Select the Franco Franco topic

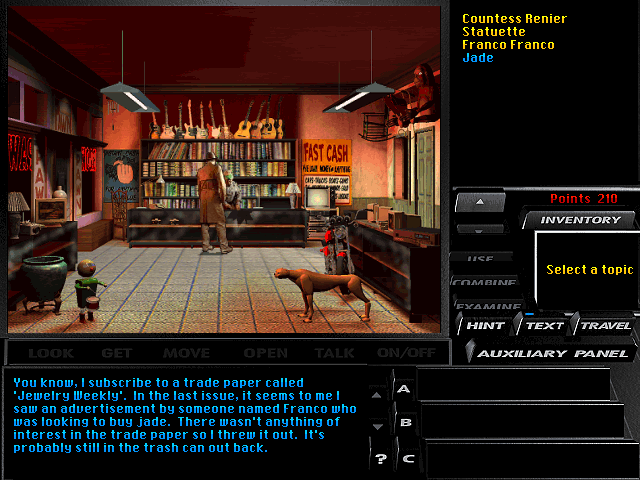pos(508,45)
